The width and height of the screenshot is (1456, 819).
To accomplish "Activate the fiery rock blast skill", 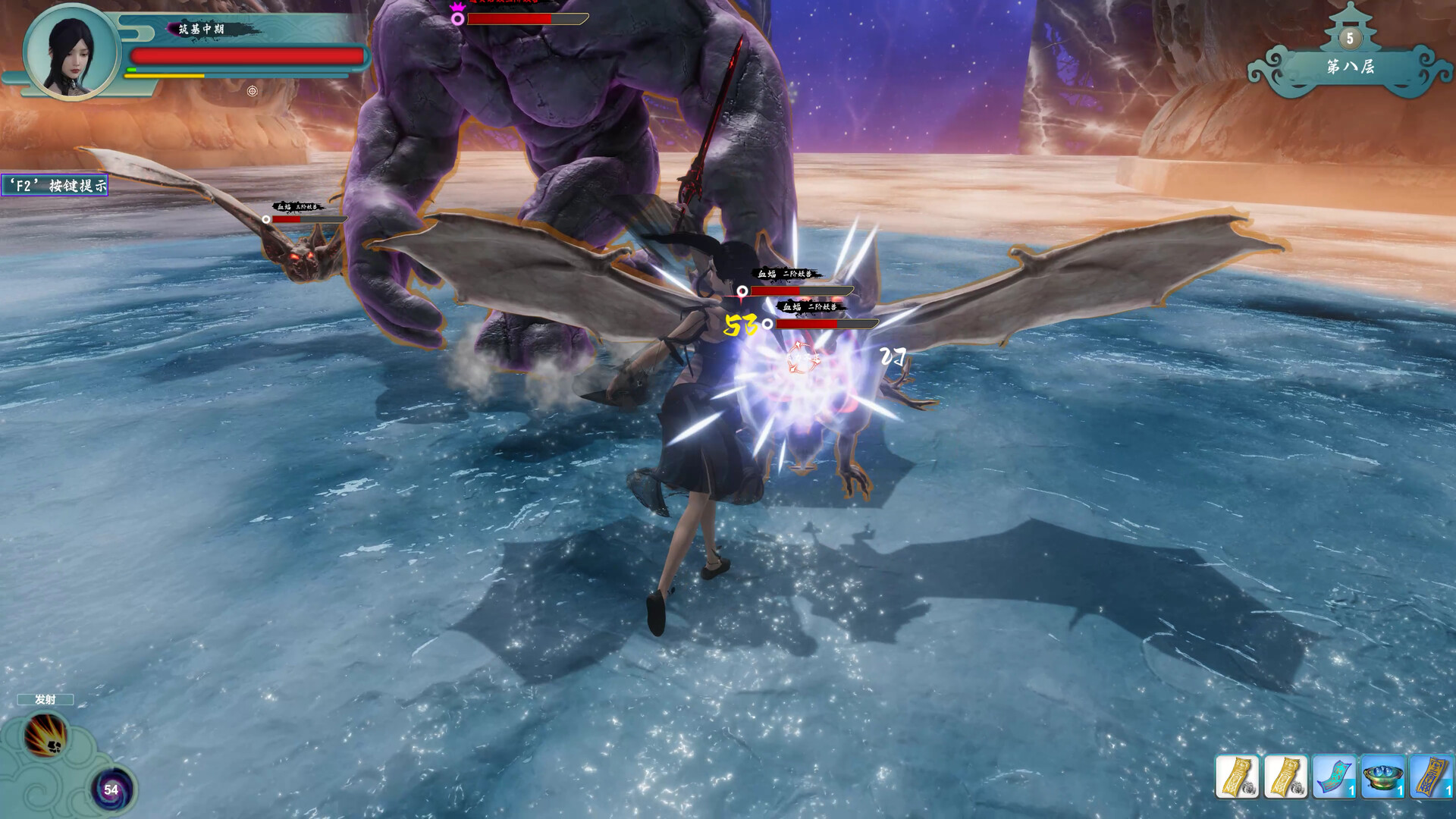I will [46, 735].
